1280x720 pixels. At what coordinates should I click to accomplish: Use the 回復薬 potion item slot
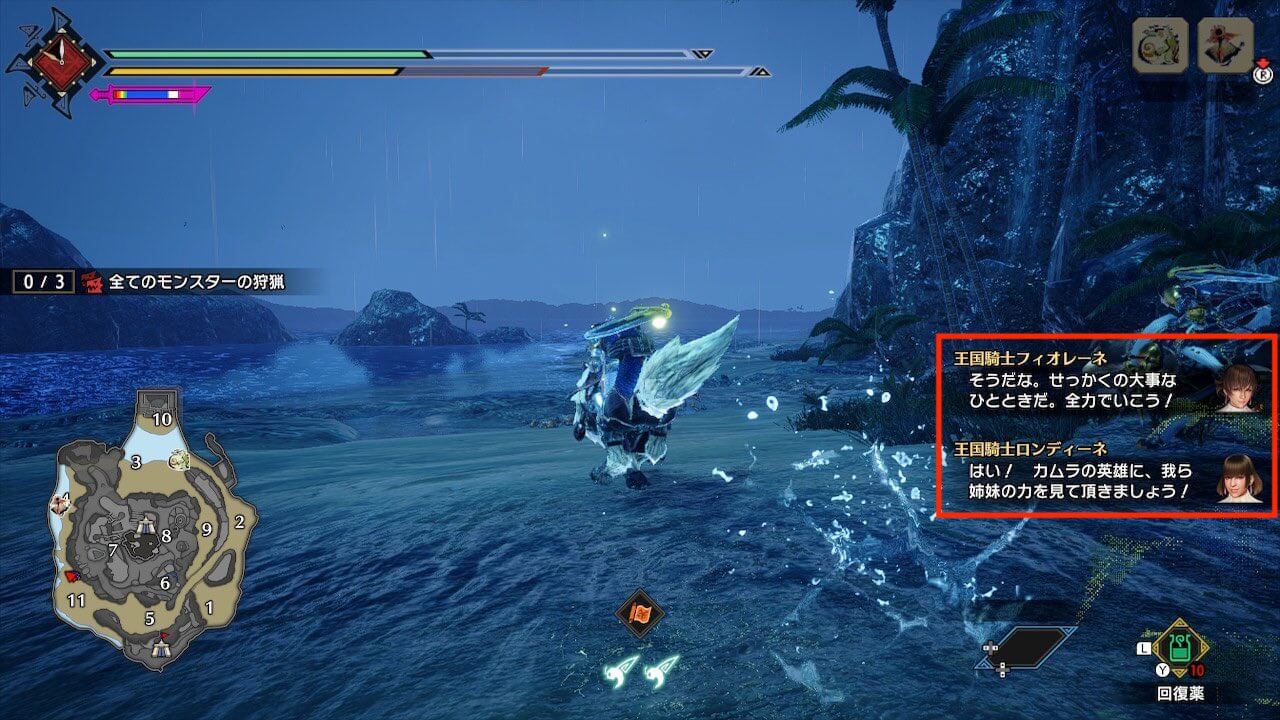1181,648
